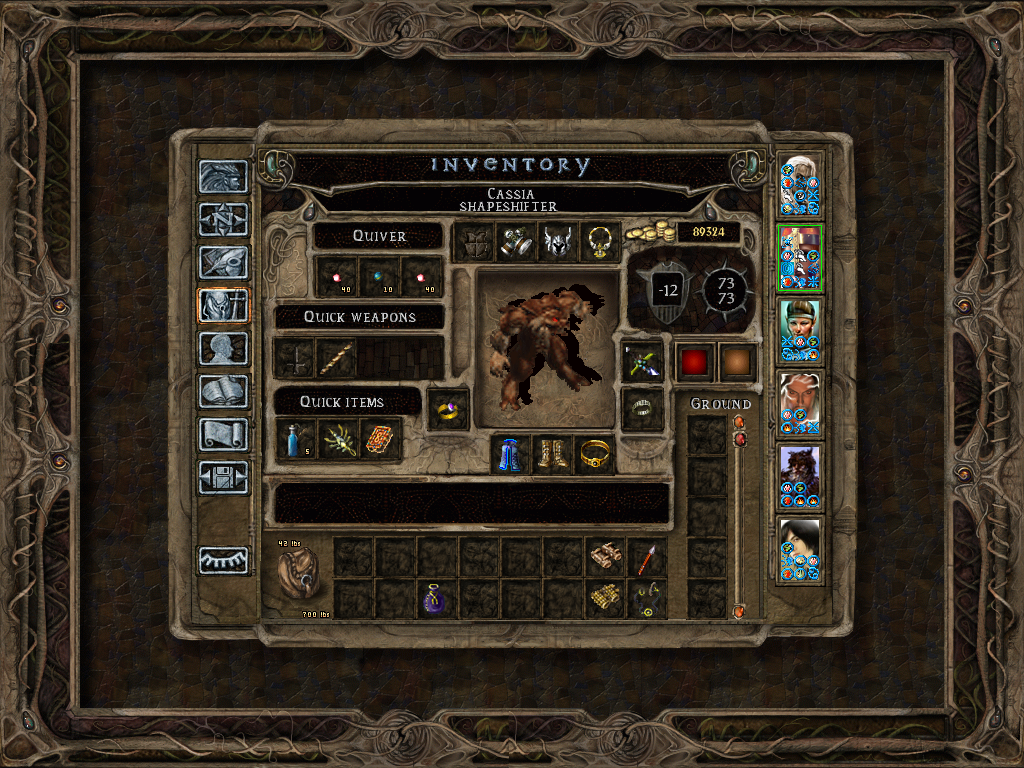Open the mage spellbook screen
The width and height of the screenshot is (1024, 768).
point(223,392)
